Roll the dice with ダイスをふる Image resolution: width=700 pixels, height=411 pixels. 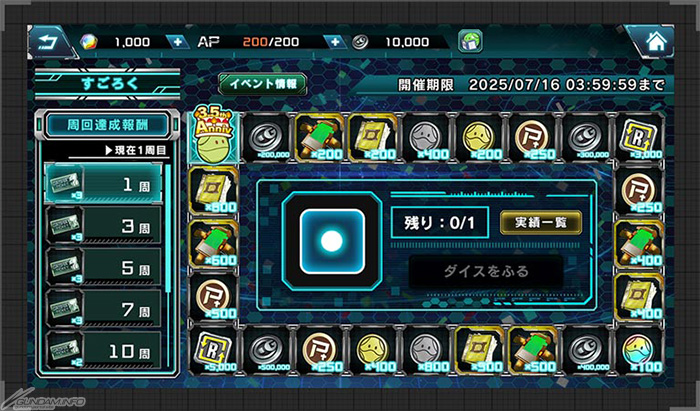point(488,270)
